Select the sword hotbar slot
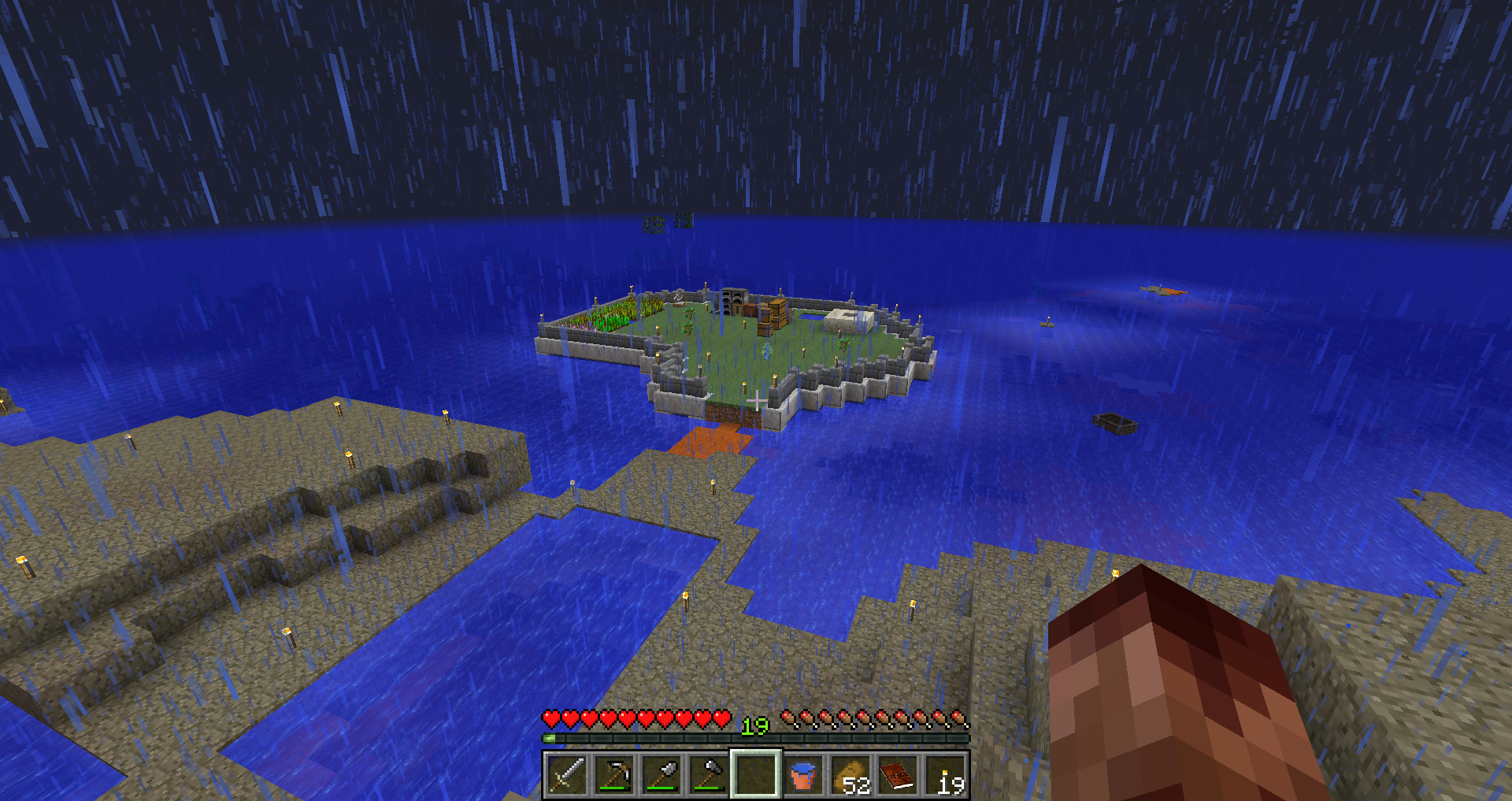1512x801 pixels. 566,775
